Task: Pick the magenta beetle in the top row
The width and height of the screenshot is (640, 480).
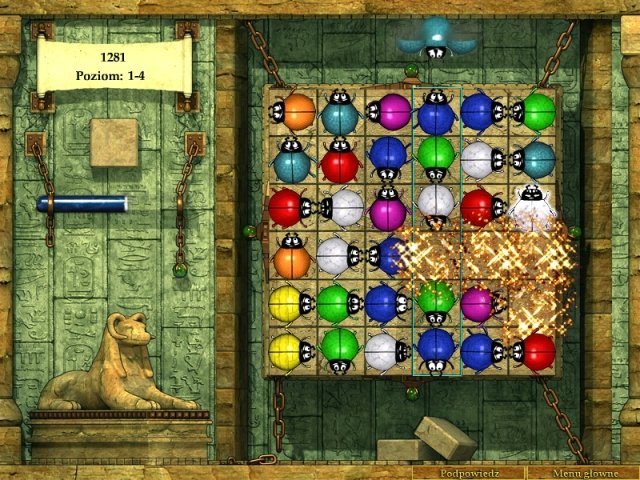Action: point(389,111)
